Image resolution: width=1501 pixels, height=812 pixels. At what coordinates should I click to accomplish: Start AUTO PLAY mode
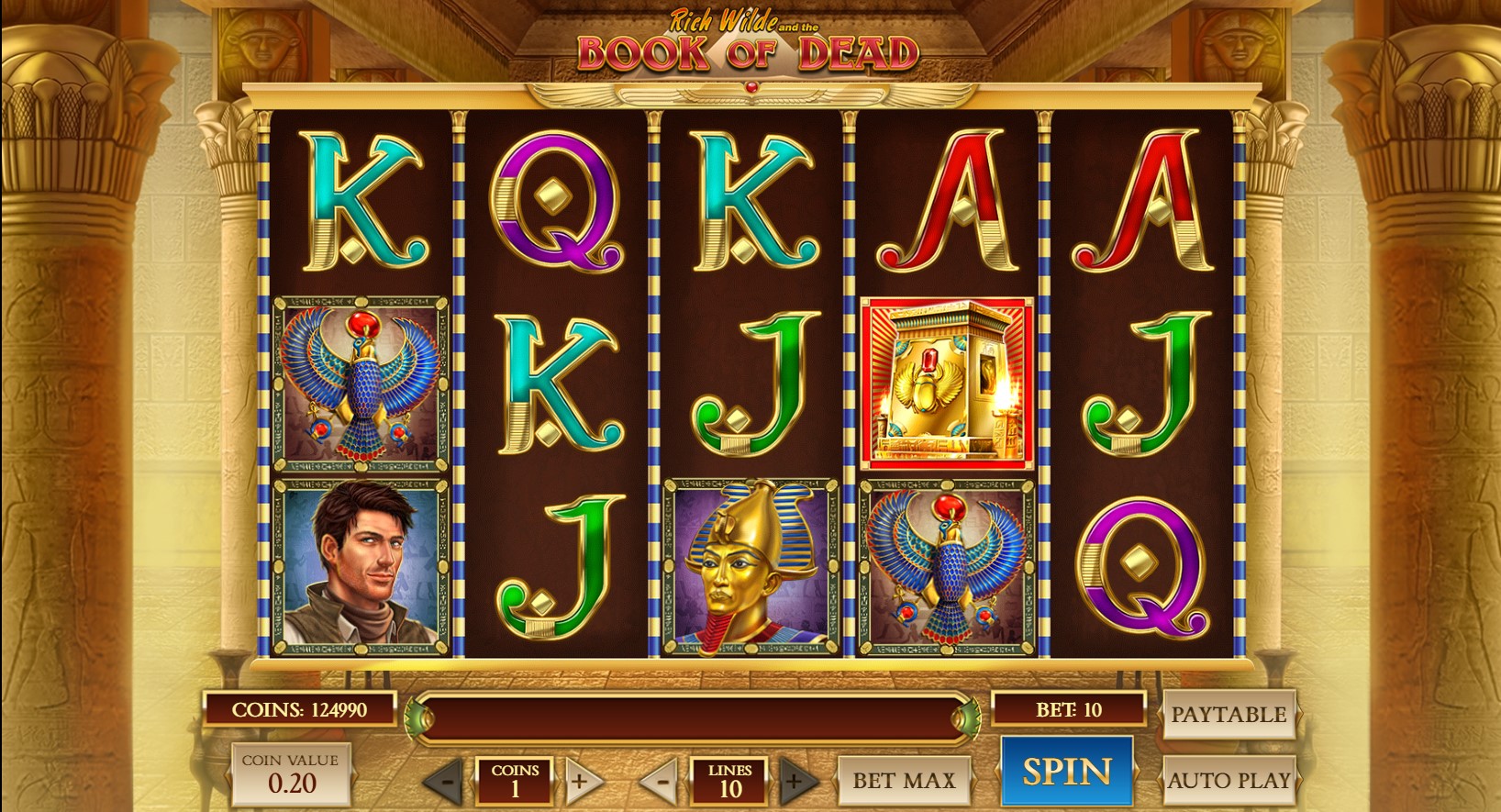point(1229,782)
